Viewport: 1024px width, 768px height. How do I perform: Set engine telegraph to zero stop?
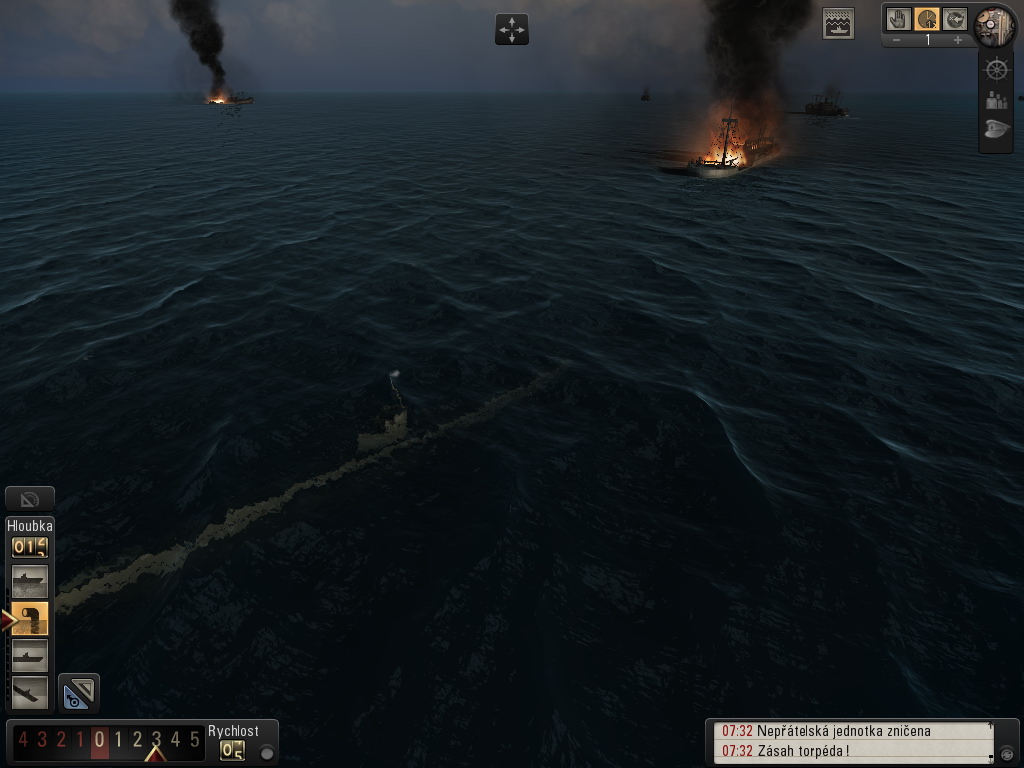[99, 741]
